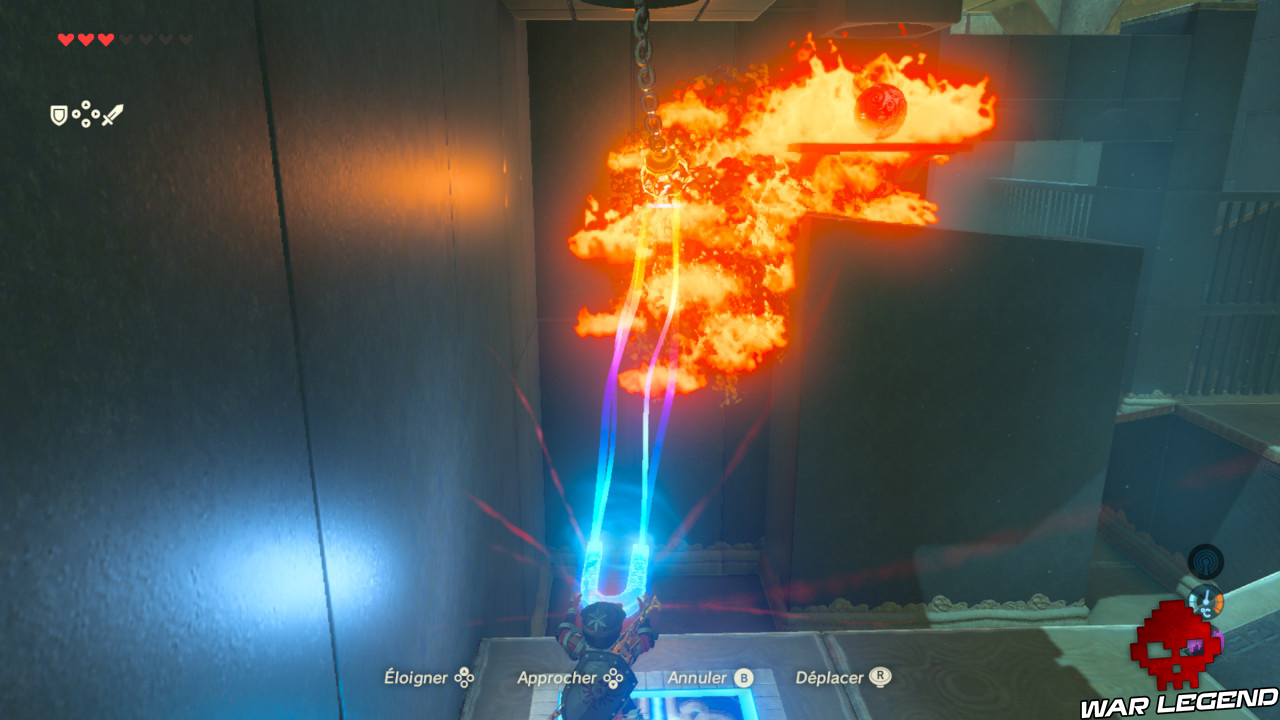Click the needle of the temperature gauge
Viewport: 1280px width, 720px height.
click(1207, 595)
